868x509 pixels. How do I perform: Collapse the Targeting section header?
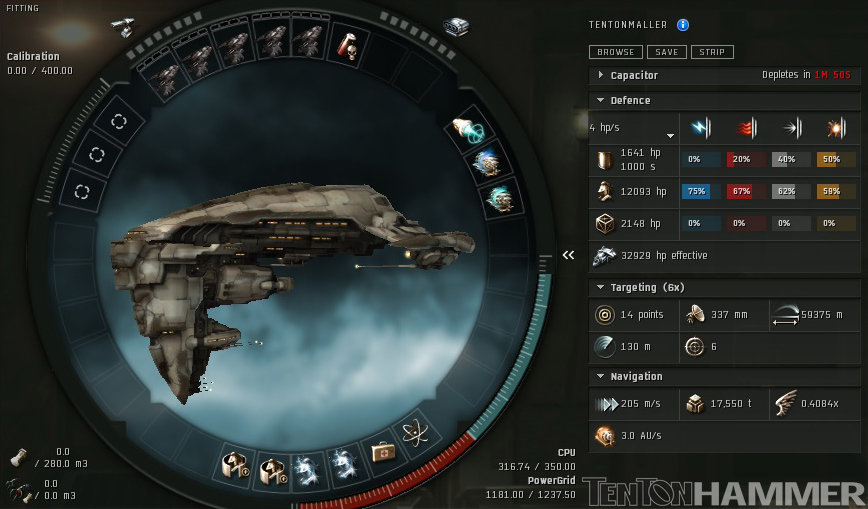click(601, 288)
